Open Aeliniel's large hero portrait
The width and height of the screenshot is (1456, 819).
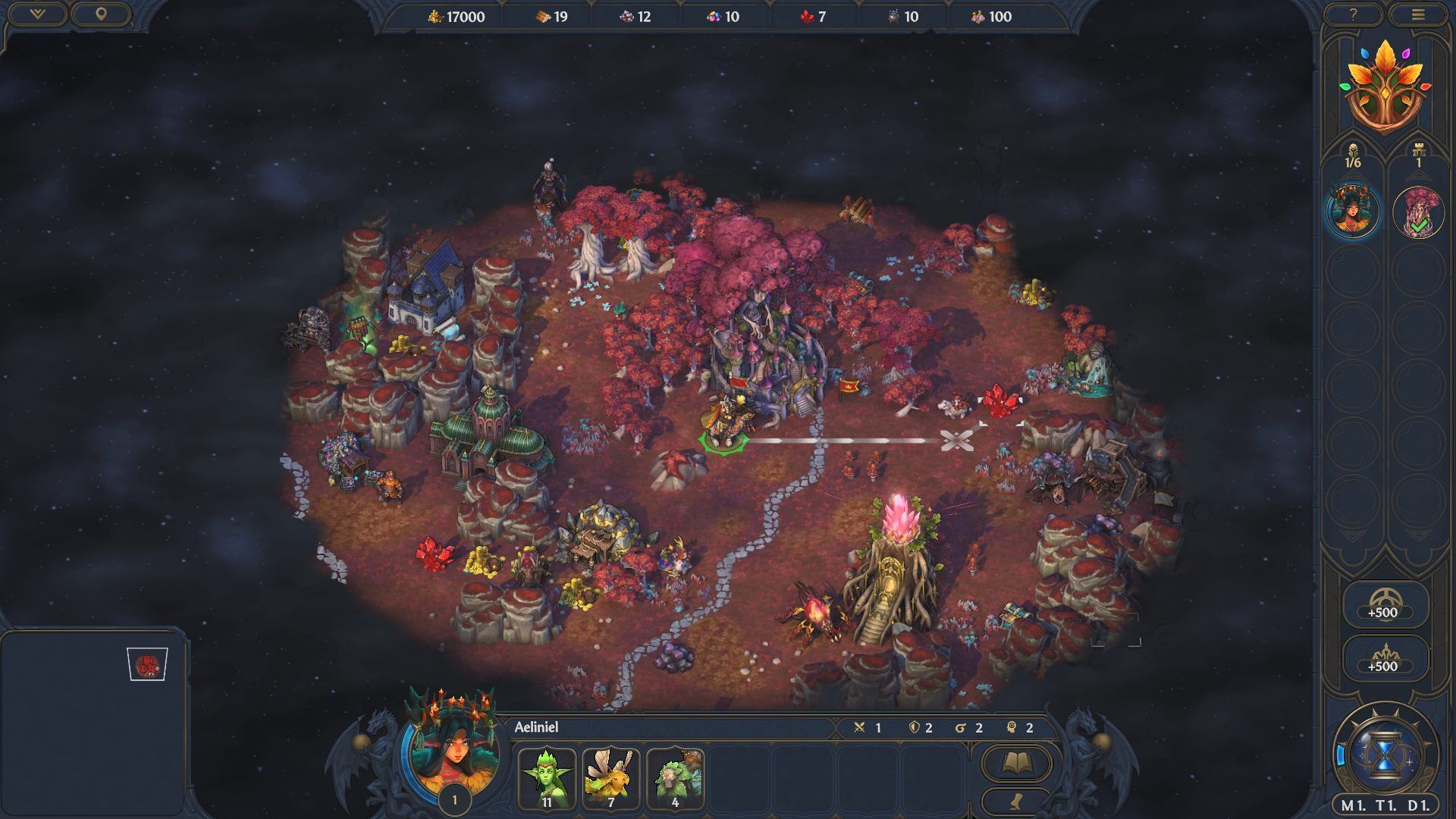click(453, 749)
